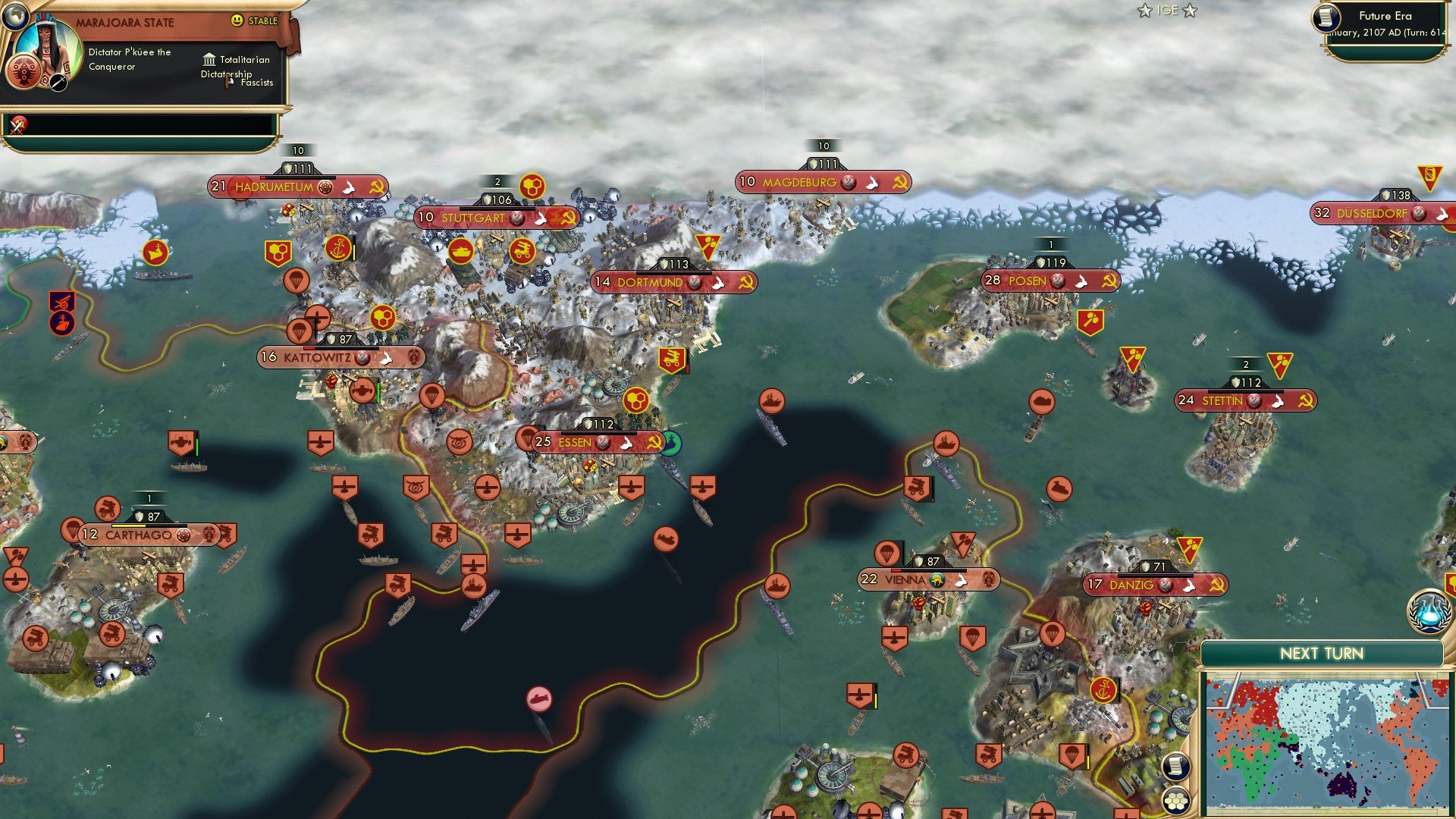This screenshot has height=819, width=1456.
Task: Click the star toggle right of IGE
Action: (x=1191, y=11)
